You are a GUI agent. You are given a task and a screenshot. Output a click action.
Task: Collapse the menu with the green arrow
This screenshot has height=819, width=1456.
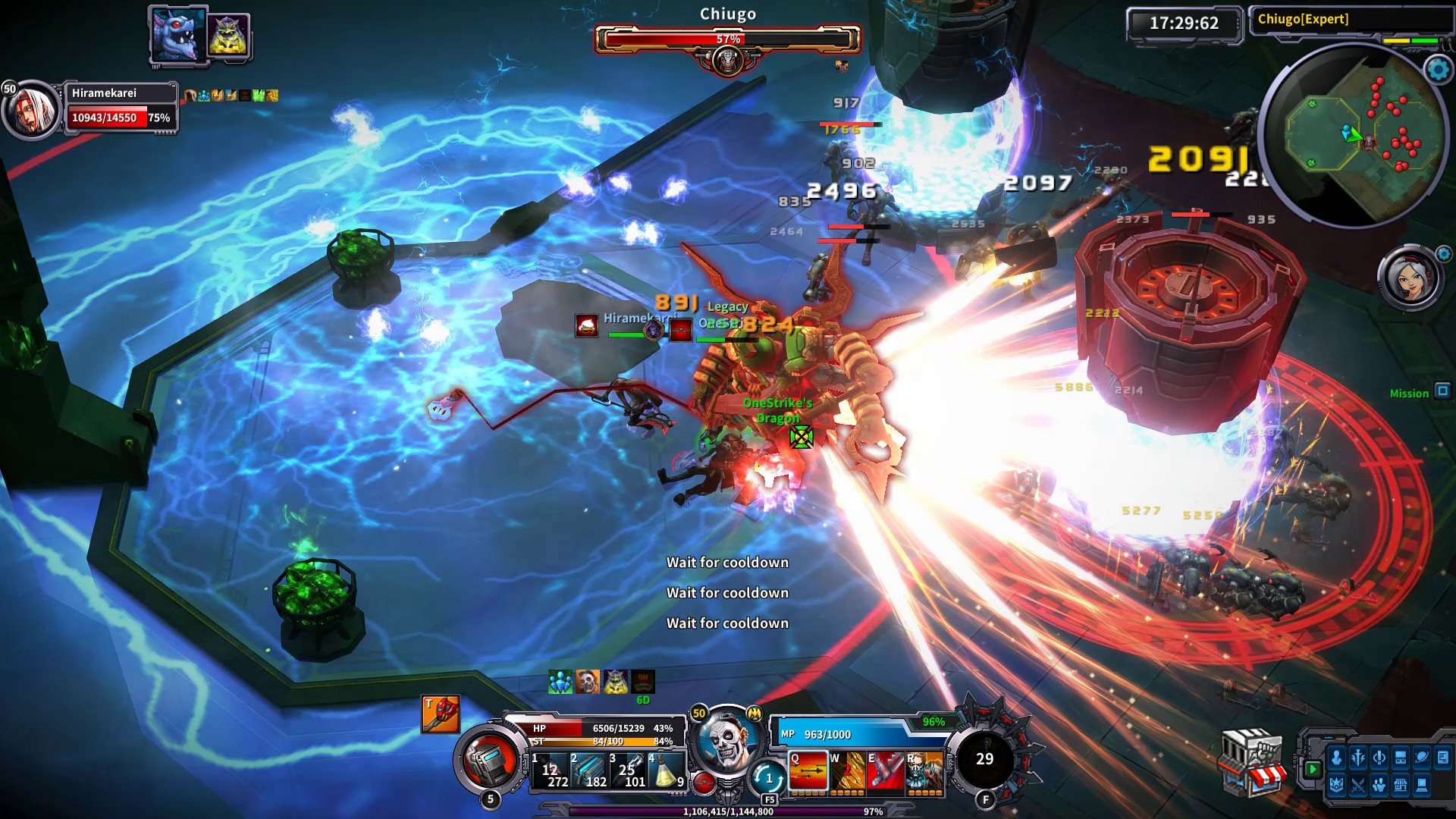tap(1313, 769)
